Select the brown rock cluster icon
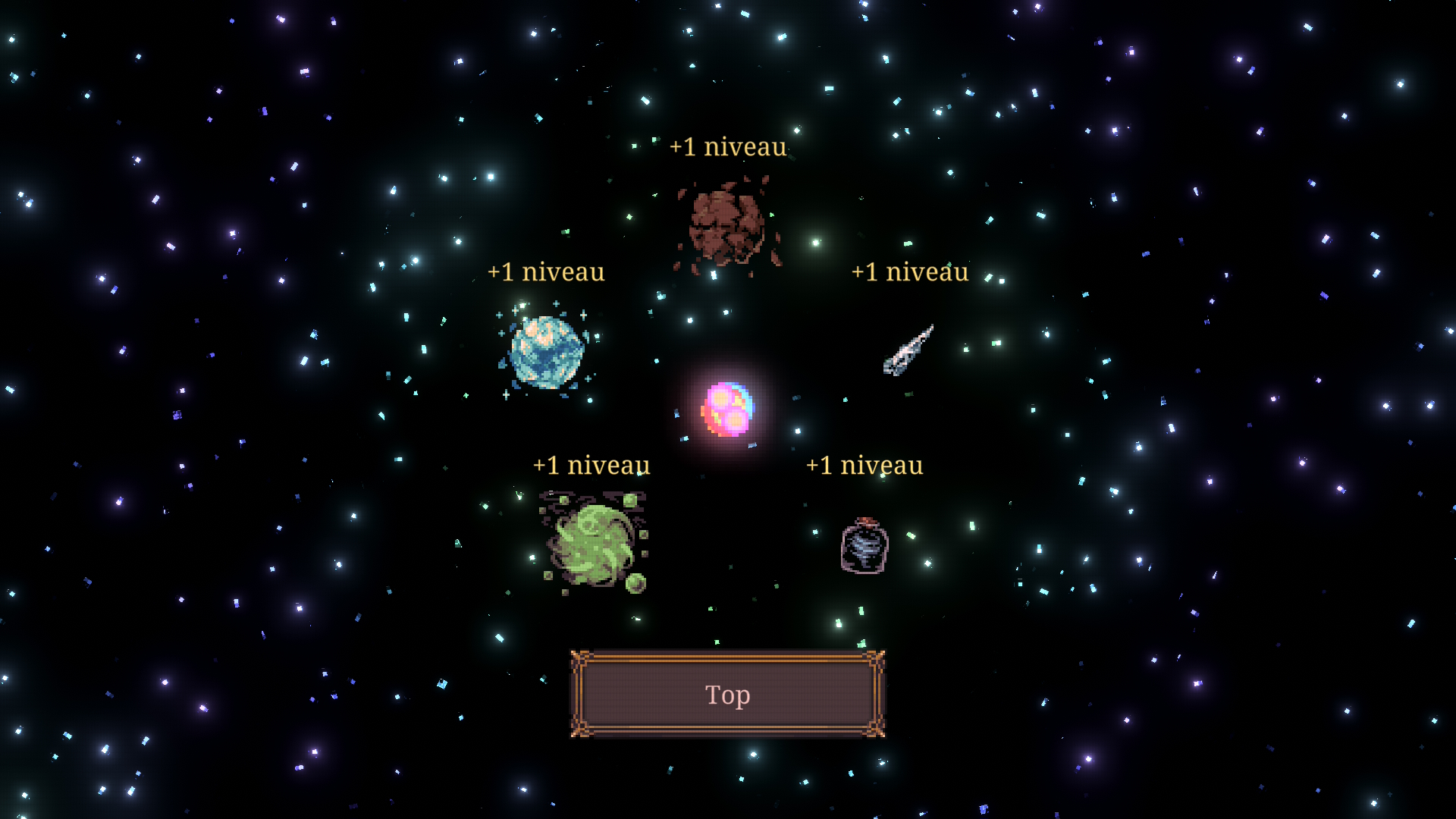 point(727,225)
